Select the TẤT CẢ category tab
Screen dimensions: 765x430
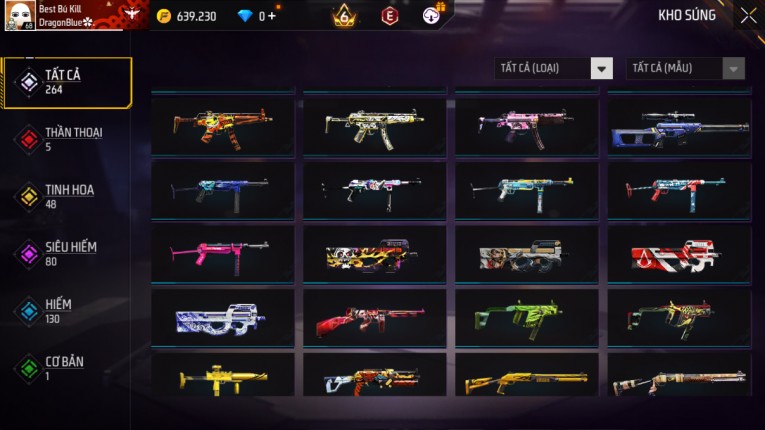tap(67, 82)
